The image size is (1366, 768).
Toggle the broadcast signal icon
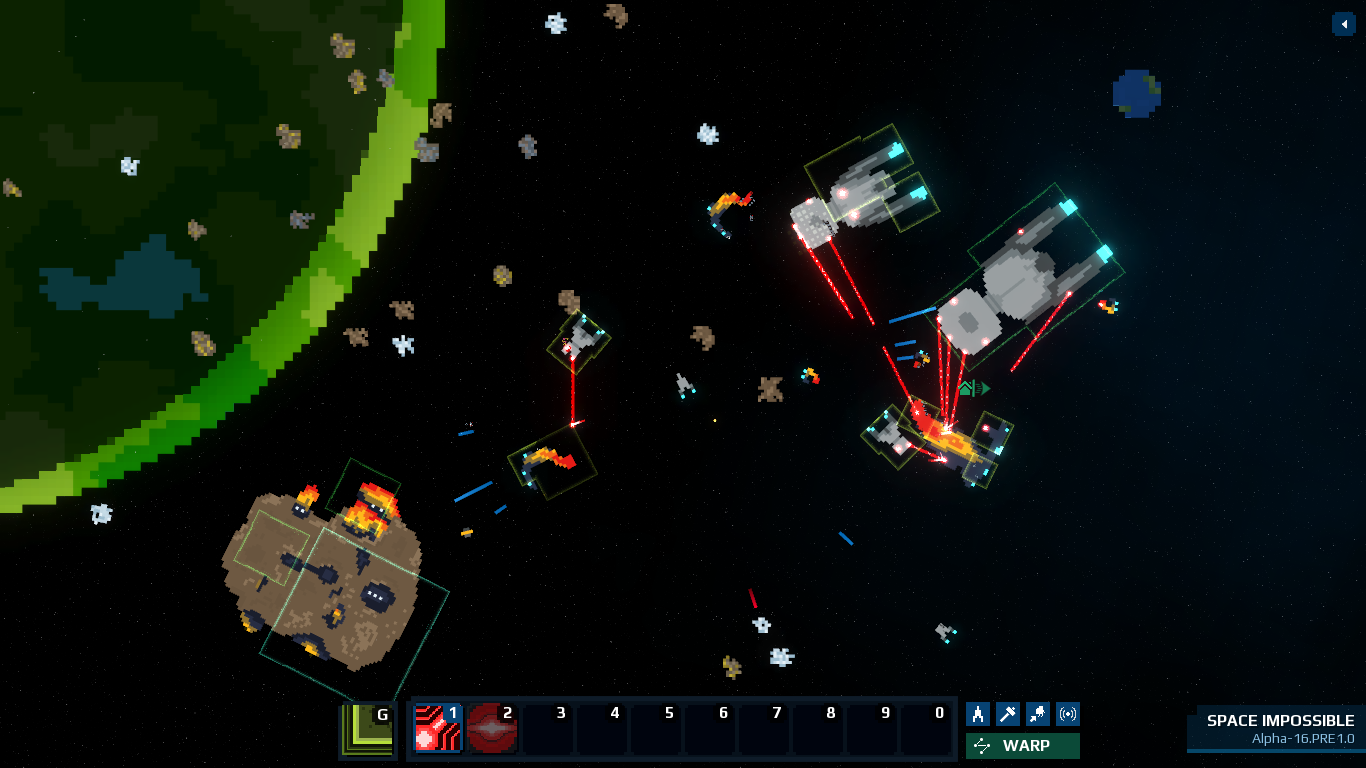pos(1068,714)
